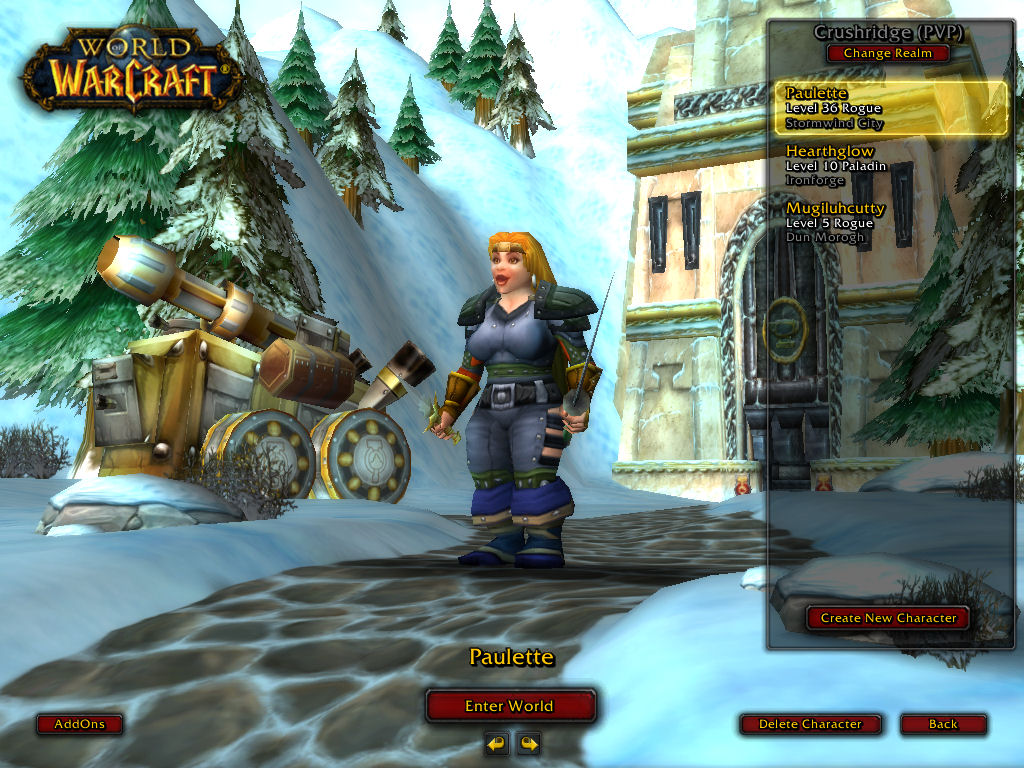
Task: Delete Character button
Action: coord(810,724)
